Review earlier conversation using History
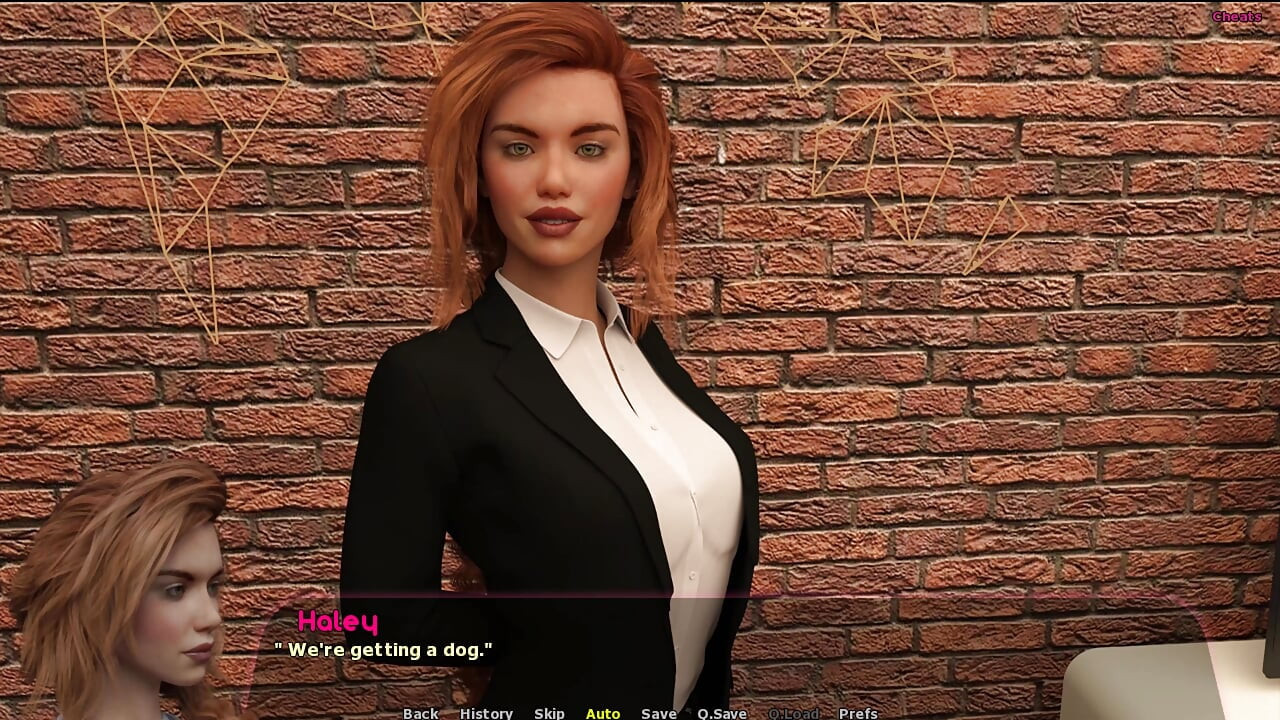The height and width of the screenshot is (720, 1280). coord(486,714)
